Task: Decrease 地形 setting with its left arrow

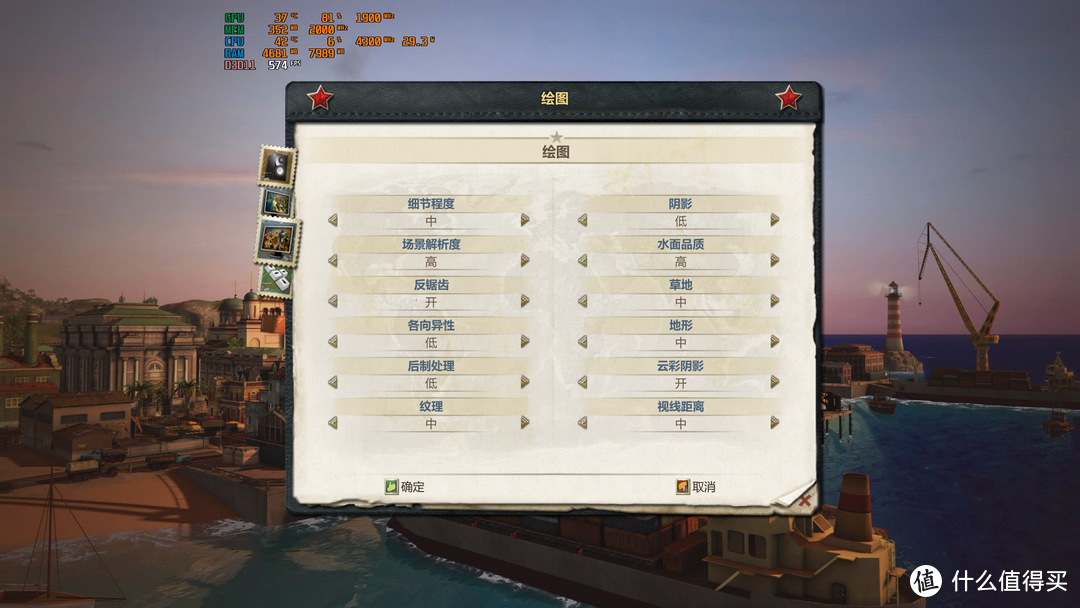Action: coord(583,342)
